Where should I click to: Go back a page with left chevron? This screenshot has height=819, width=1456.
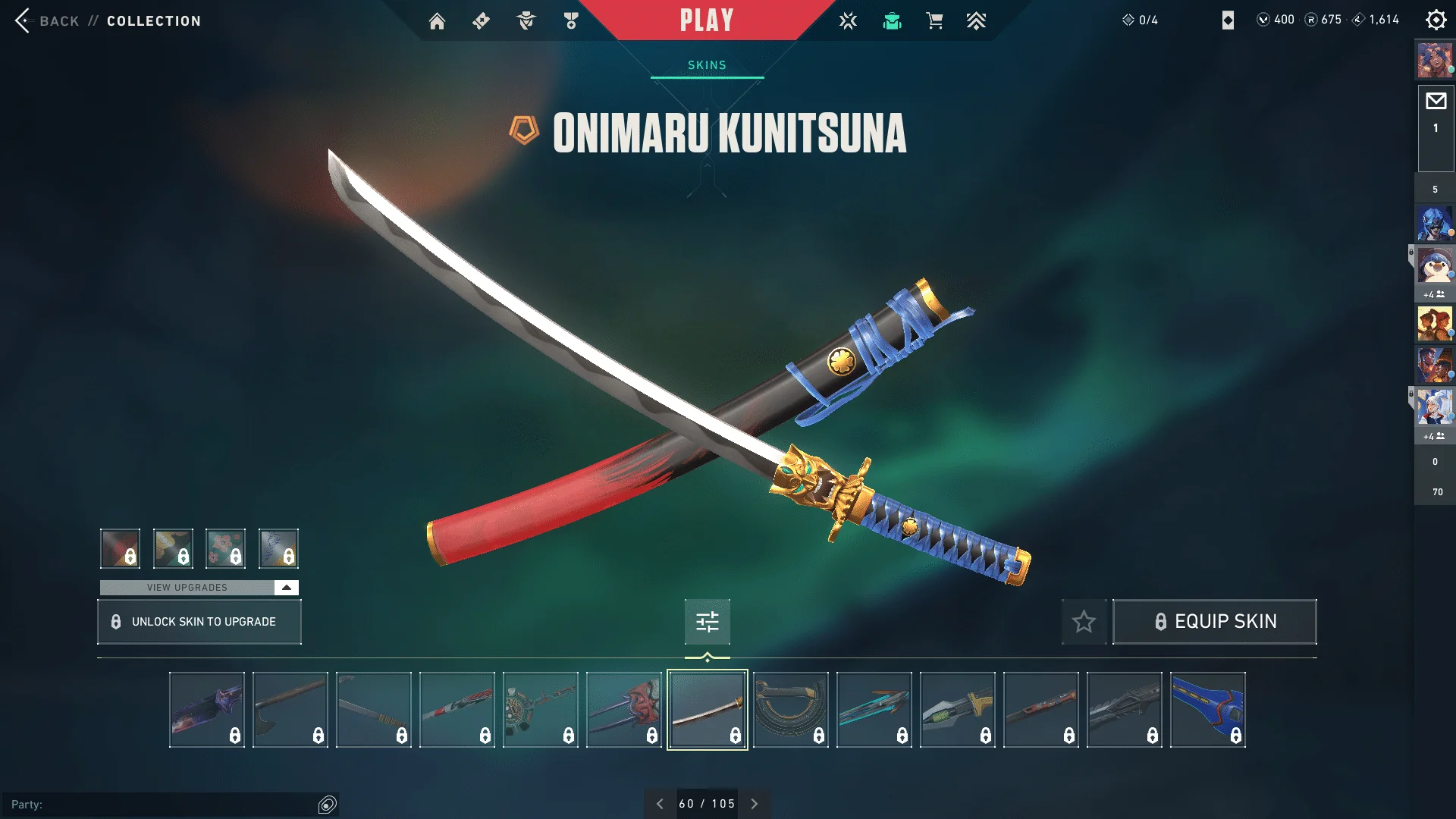[660, 803]
